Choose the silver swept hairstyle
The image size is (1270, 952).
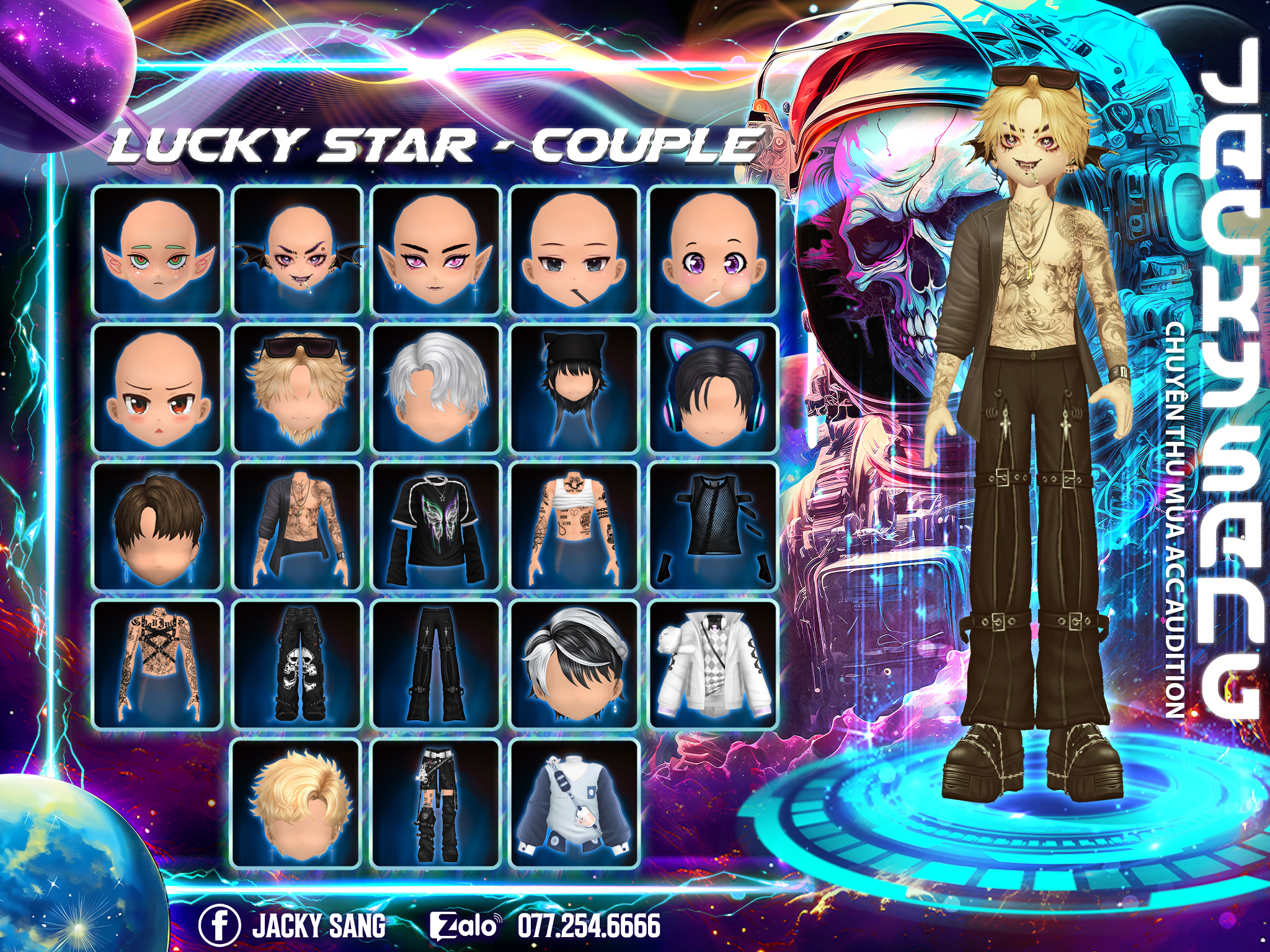(436, 389)
